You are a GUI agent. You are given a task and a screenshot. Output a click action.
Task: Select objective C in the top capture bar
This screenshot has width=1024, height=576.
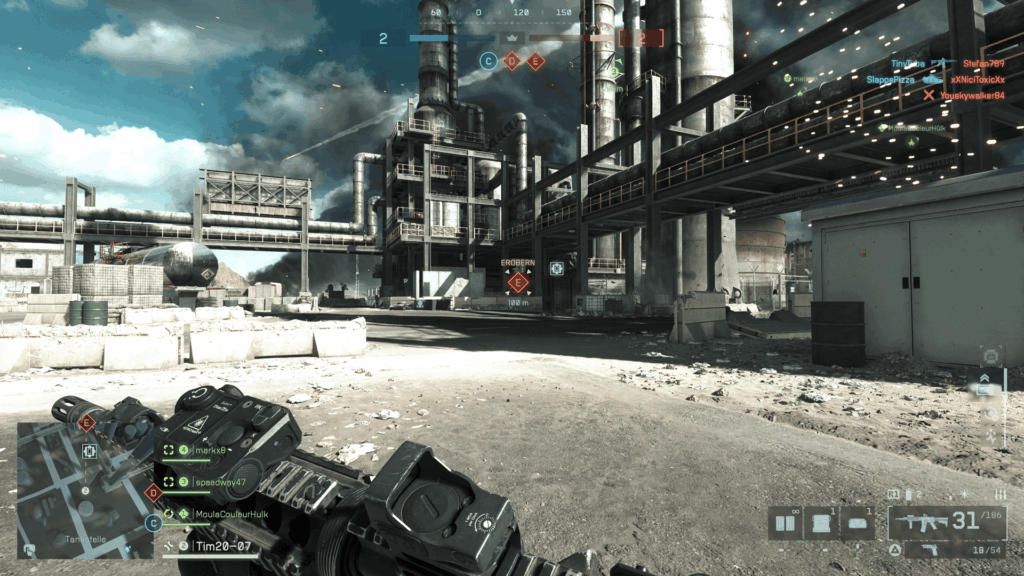pyautogui.click(x=488, y=61)
